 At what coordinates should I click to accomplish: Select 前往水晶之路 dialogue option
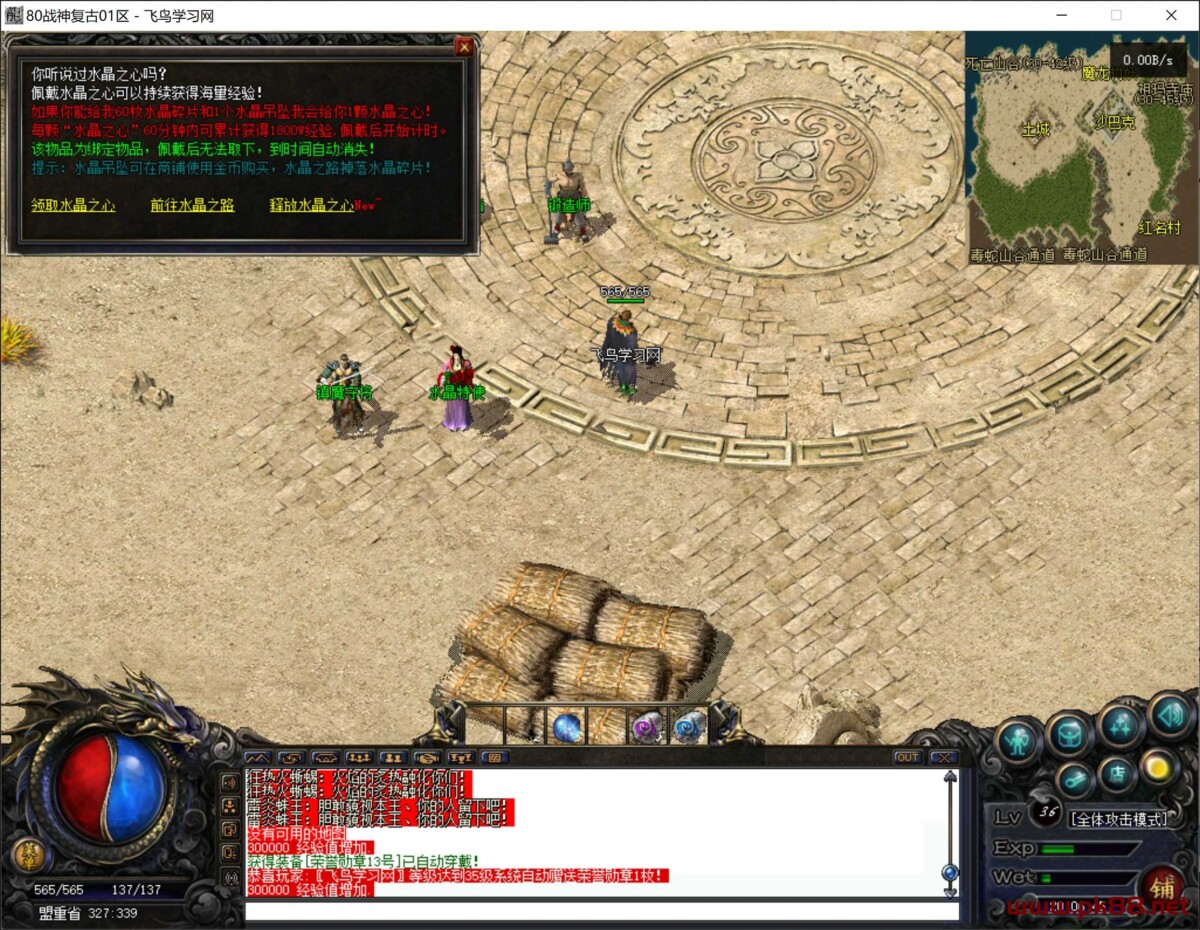tap(192, 205)
